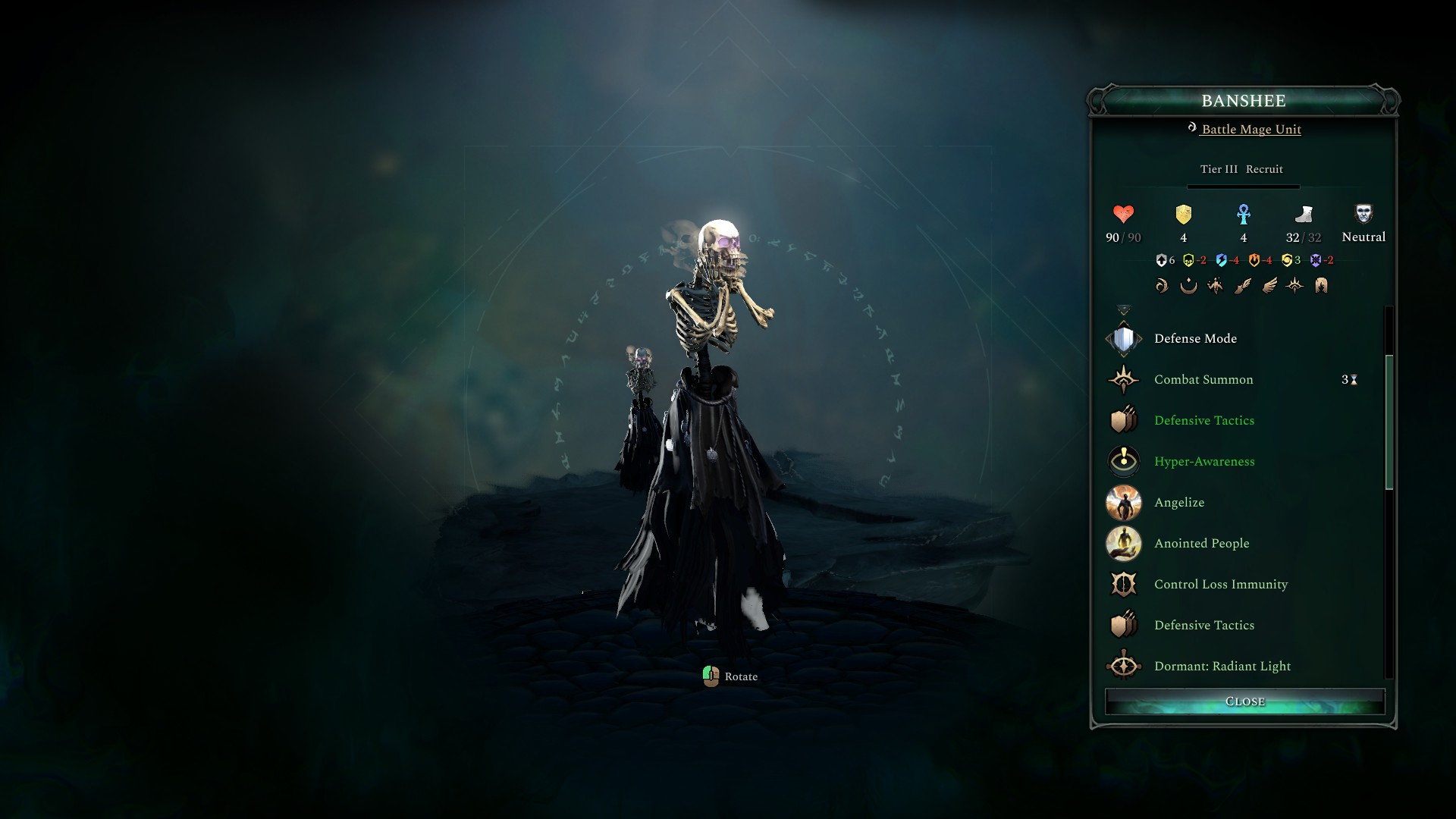The height and width of the screenshot is (819, 1456).
Task: Open the Hyper-Awareness ability icon
Action: point(1123,461)
